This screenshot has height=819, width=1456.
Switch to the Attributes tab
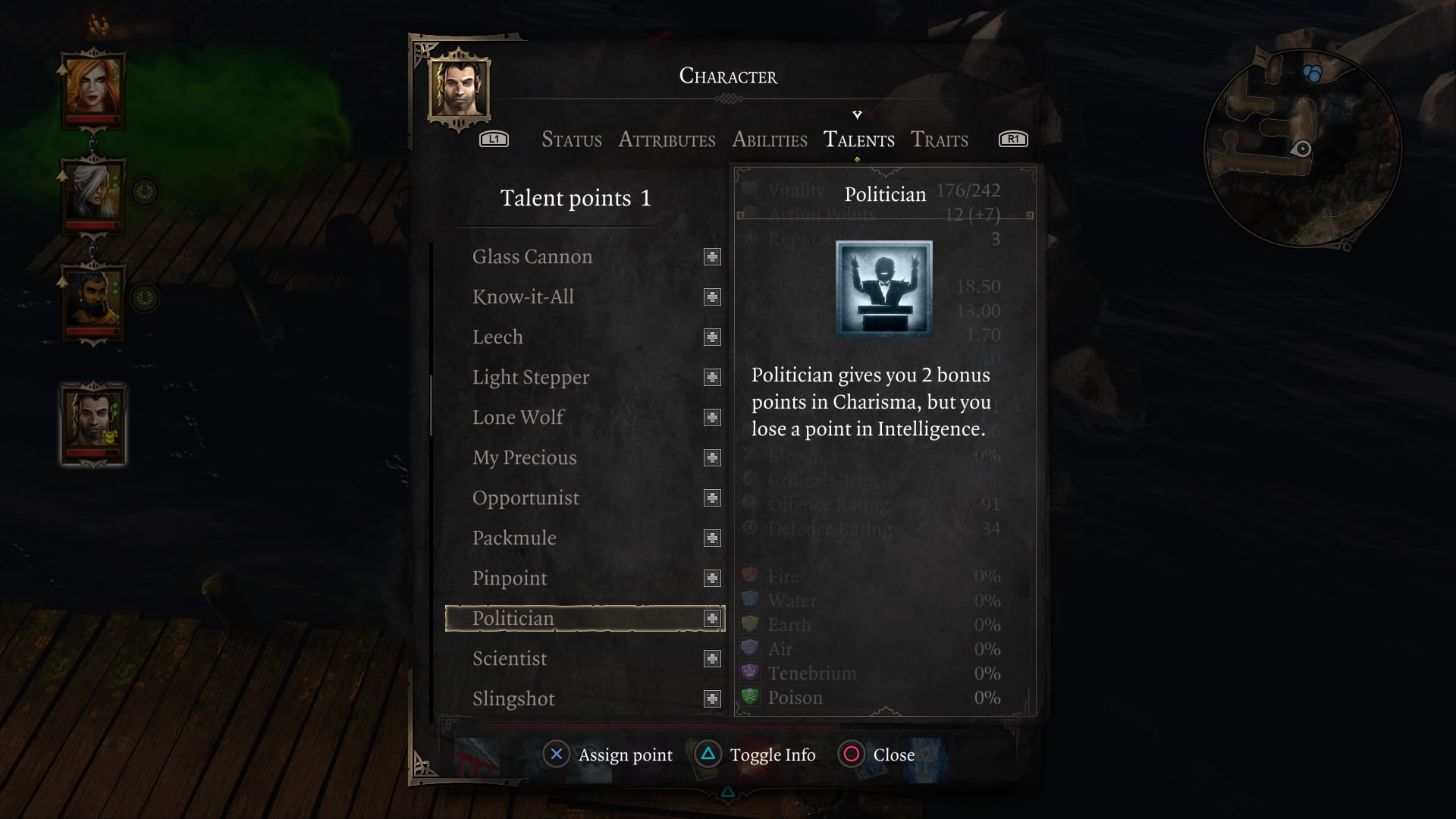[667, 140]
